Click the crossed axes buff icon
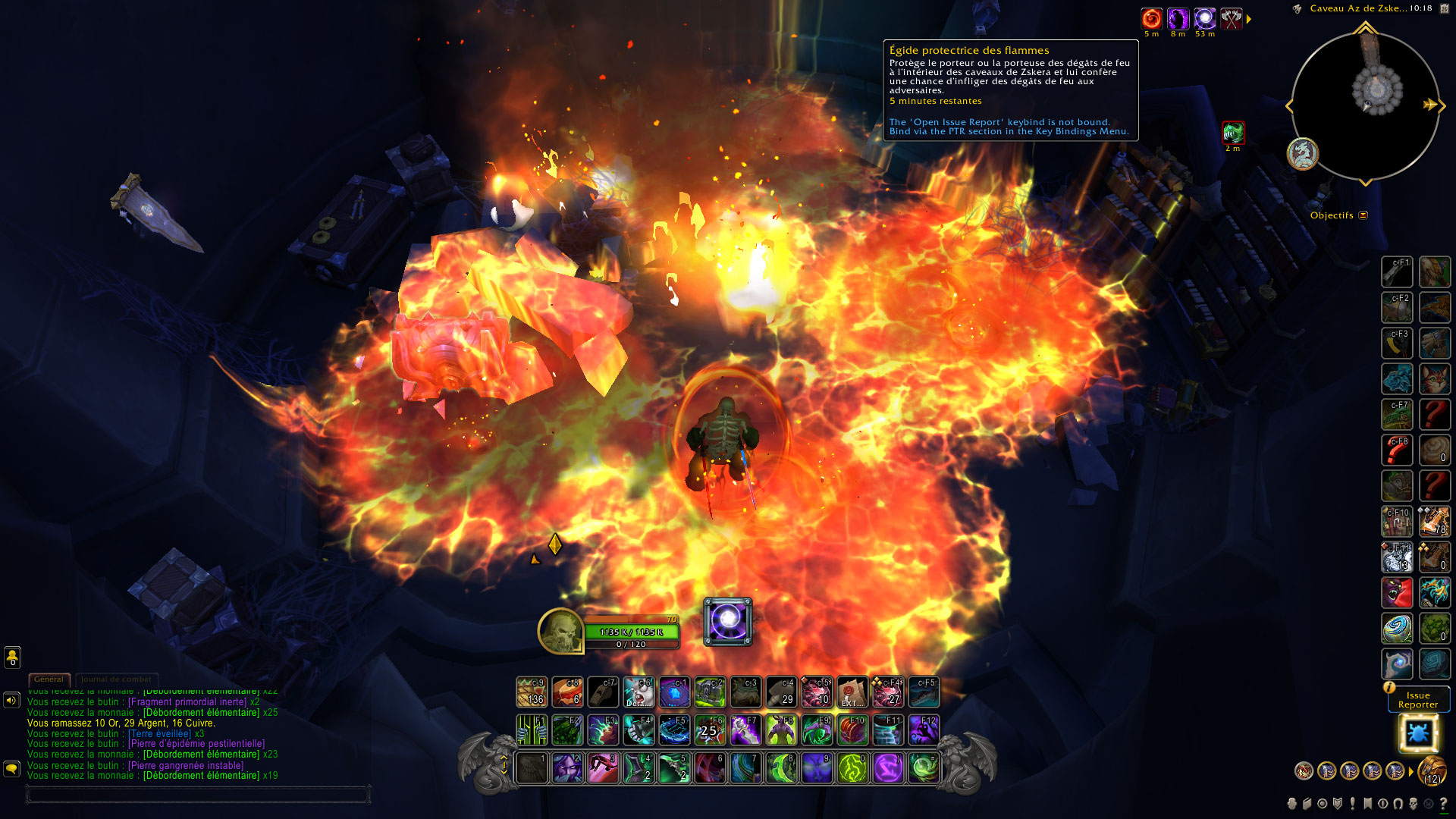 (x=1231, y=19)
